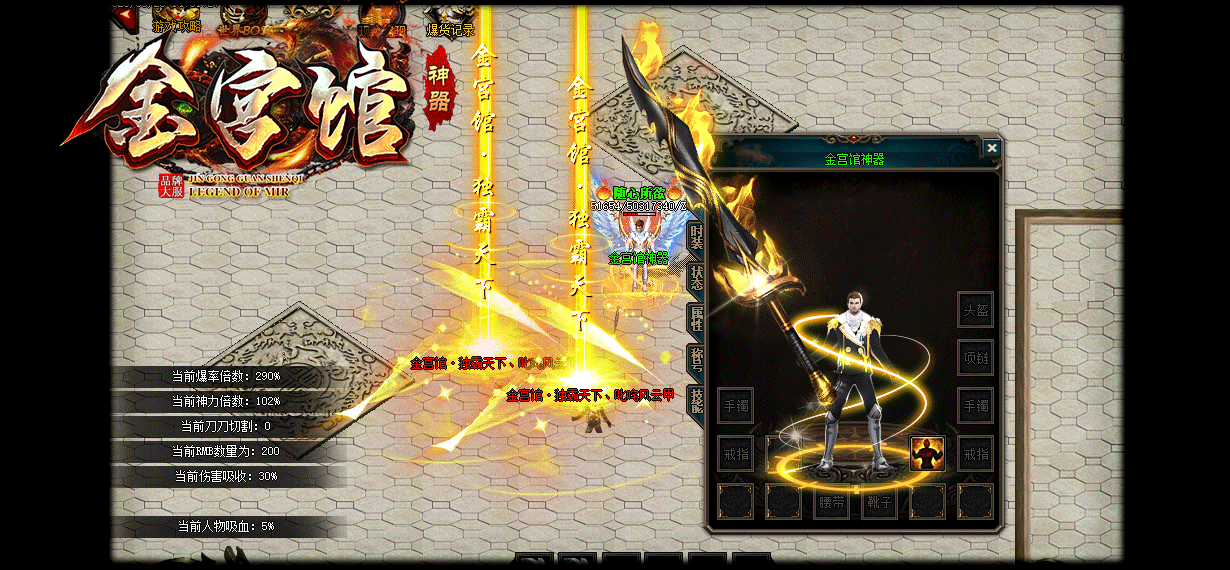Show the 称号 tab
Viewport: 1230px width, 570px height.
click(x=697, y=360)
